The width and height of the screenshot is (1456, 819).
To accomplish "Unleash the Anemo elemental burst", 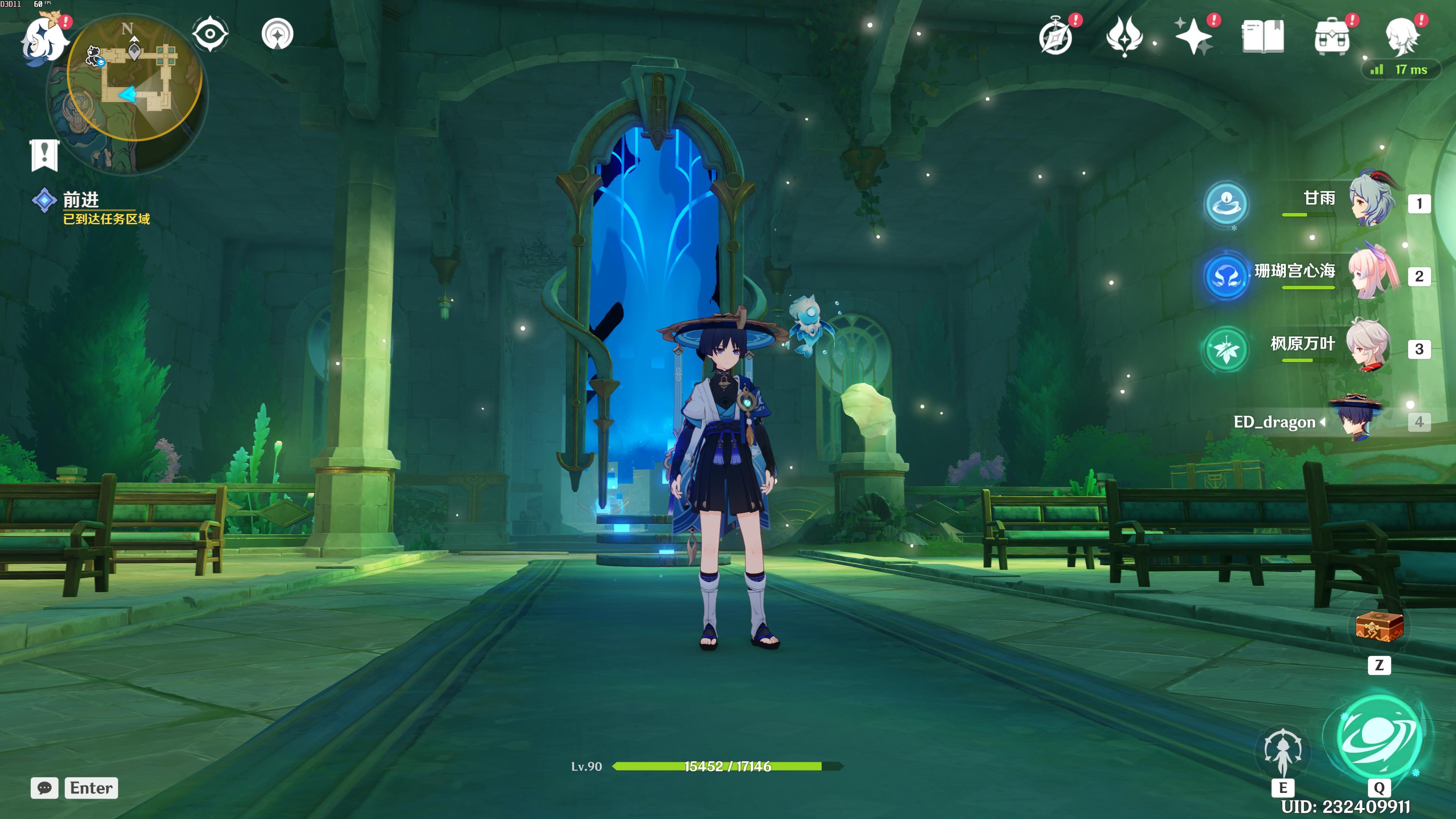I will click(x=1379, y=735).
